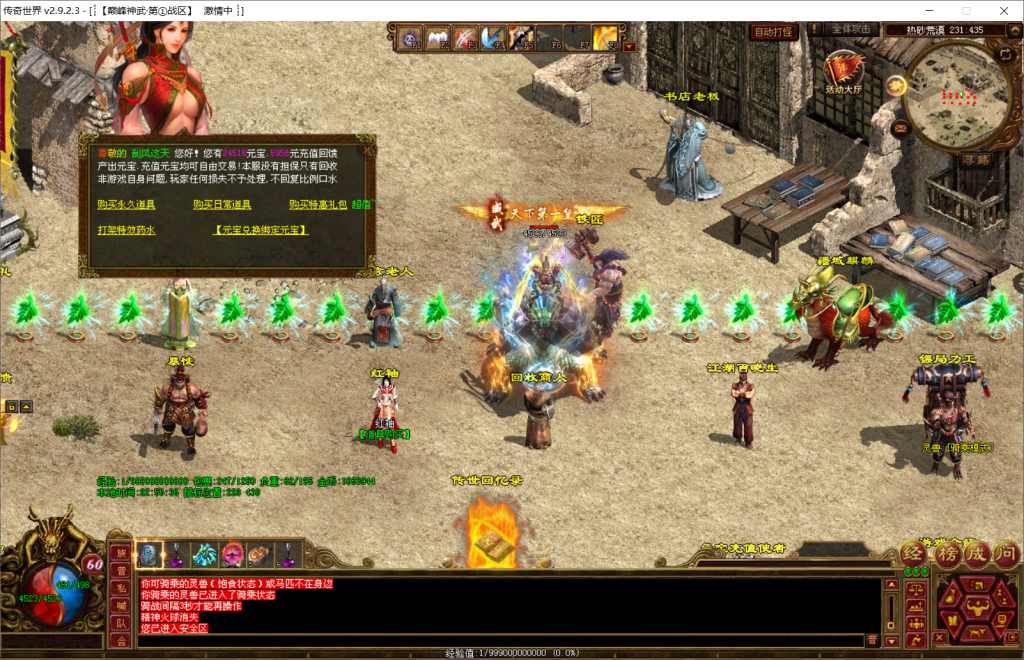
Task: Open the 寻路 pathfinding button
Action: click(975, 158)
